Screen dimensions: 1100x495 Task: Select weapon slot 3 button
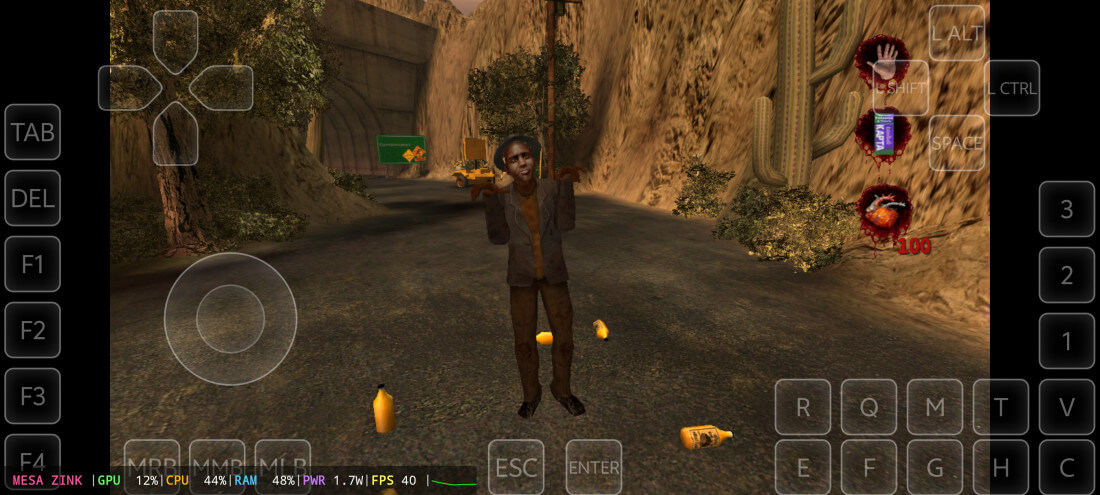tap(1067, 209)
